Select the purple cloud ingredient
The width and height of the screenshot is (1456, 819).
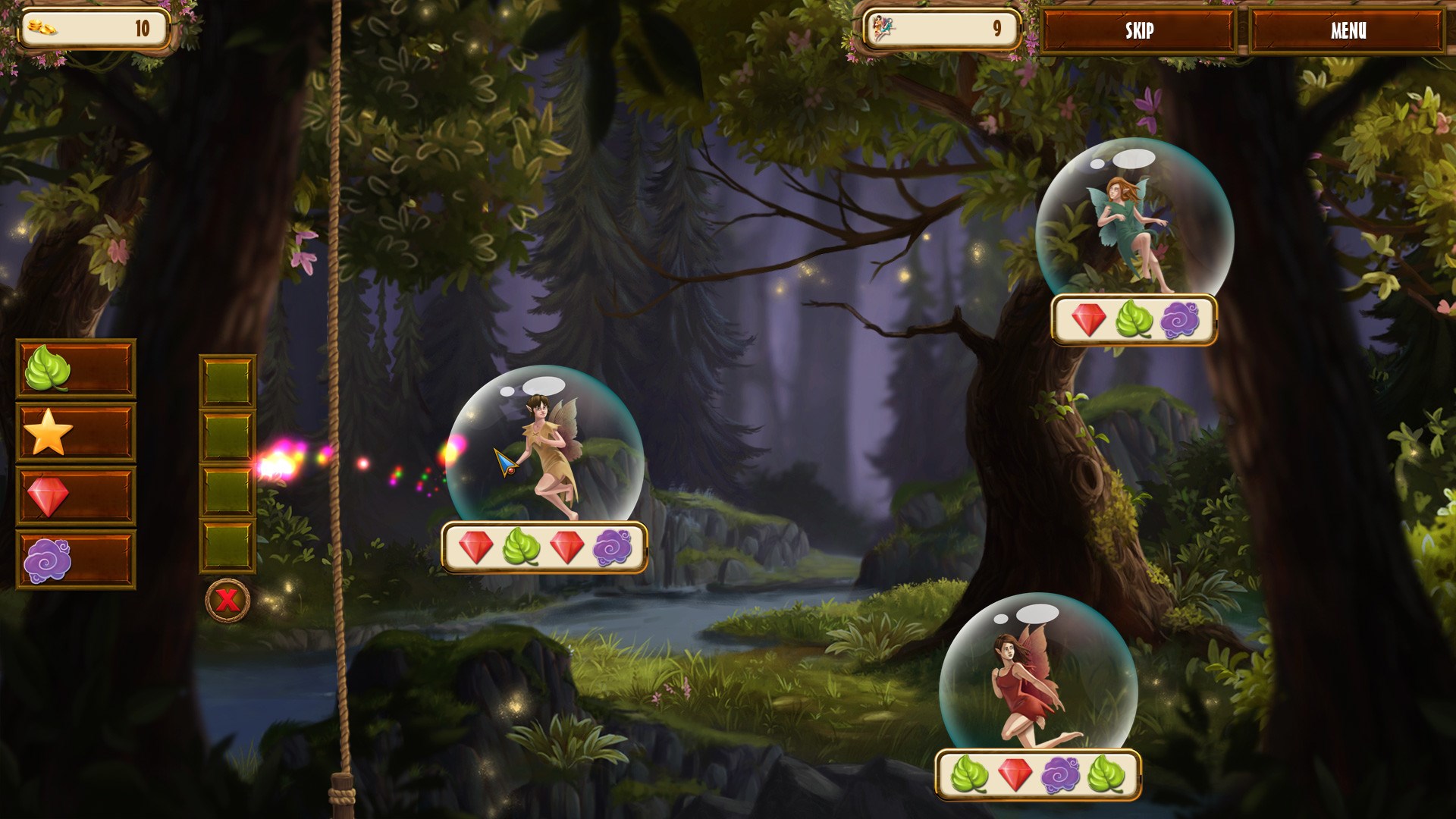pyautogui.click(x=75, y=560)
